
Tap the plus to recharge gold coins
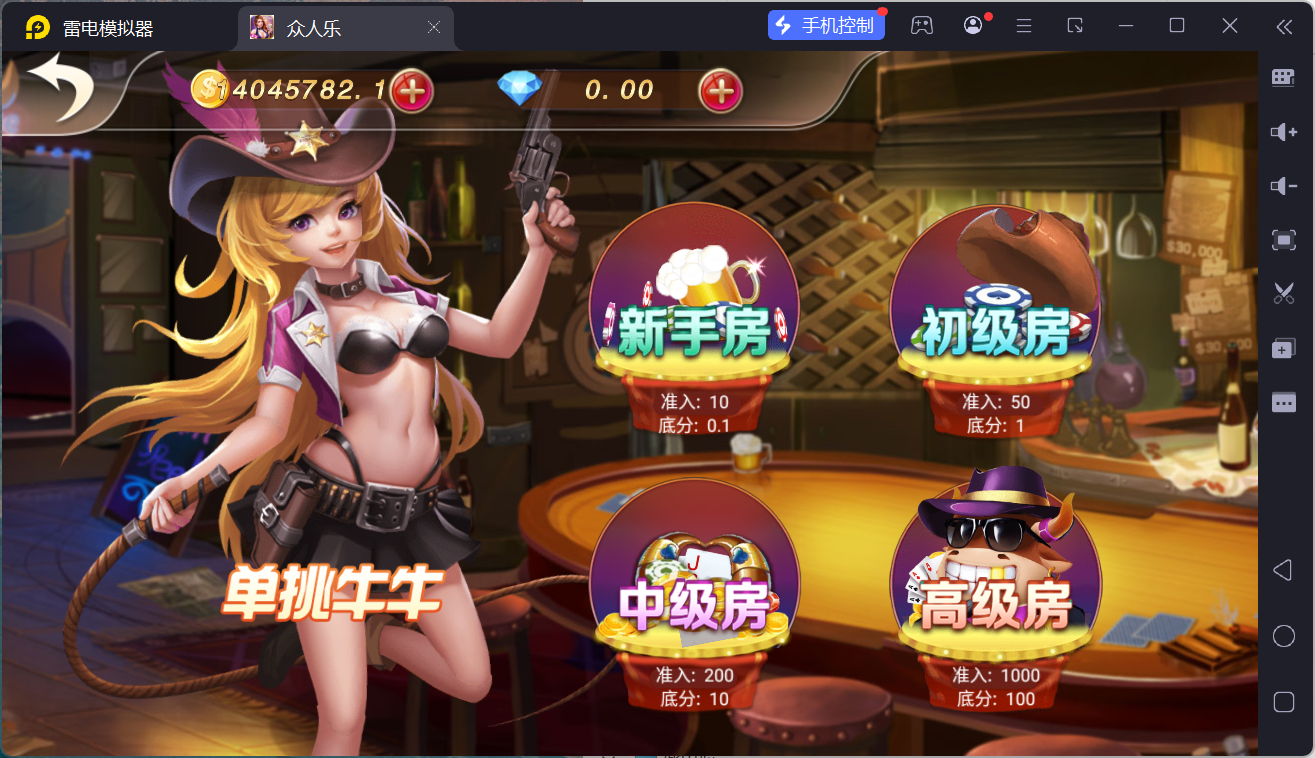[x=413, y=91]
